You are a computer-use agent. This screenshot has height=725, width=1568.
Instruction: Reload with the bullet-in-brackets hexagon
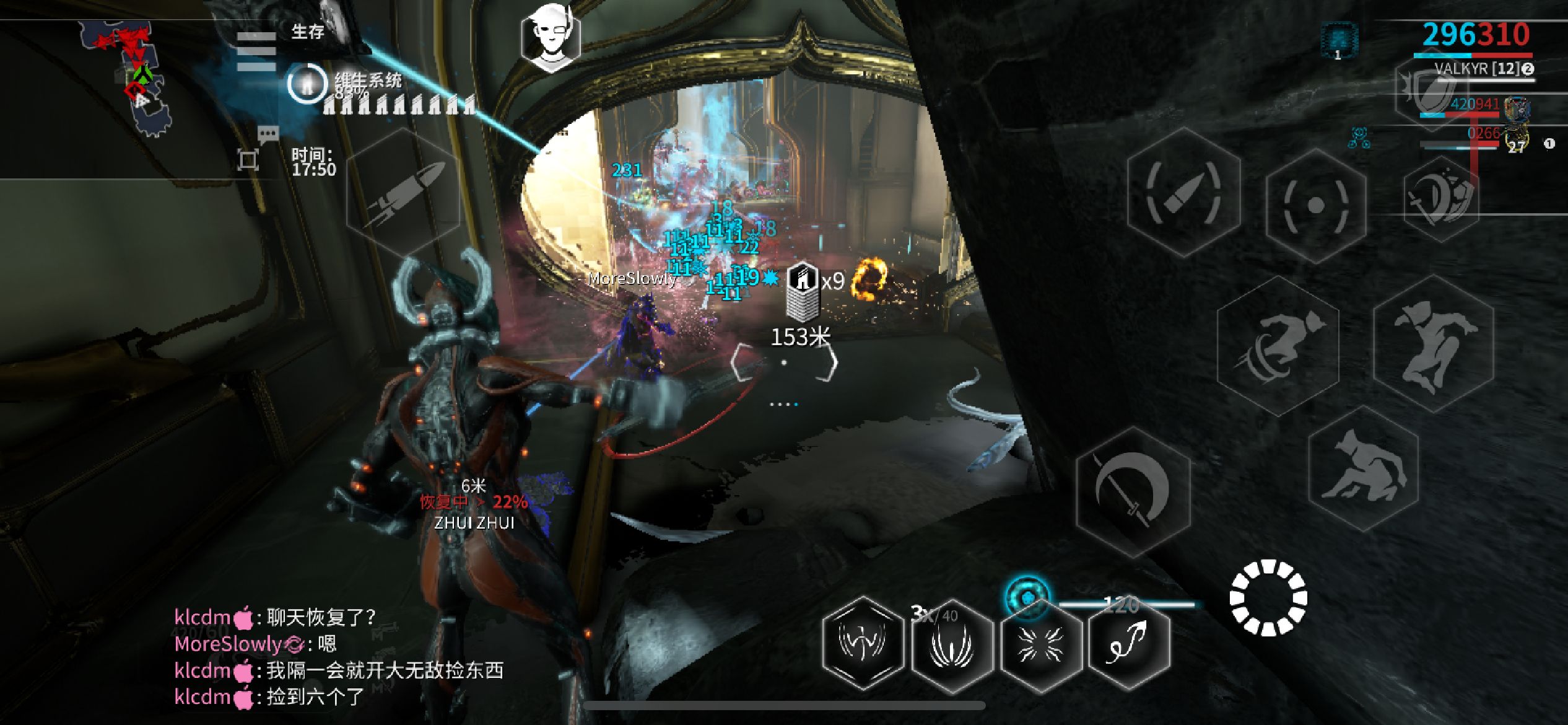[x=1183, y=193]
